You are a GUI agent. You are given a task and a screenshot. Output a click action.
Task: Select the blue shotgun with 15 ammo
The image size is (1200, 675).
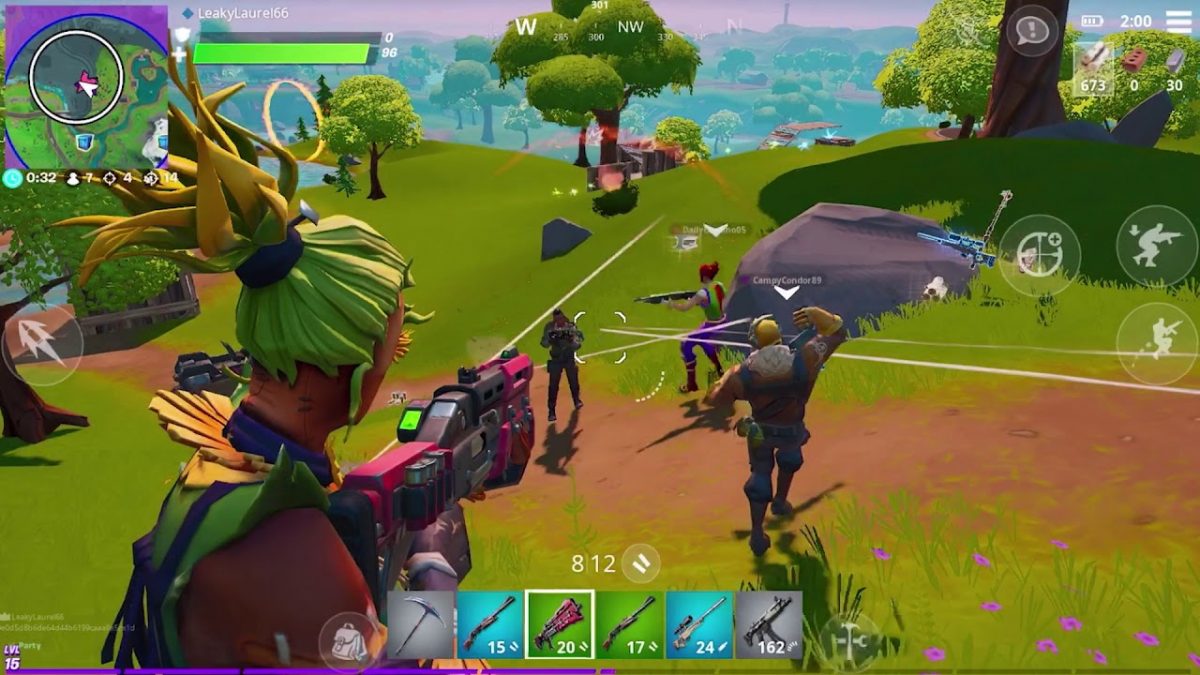[x=490, y=624]
